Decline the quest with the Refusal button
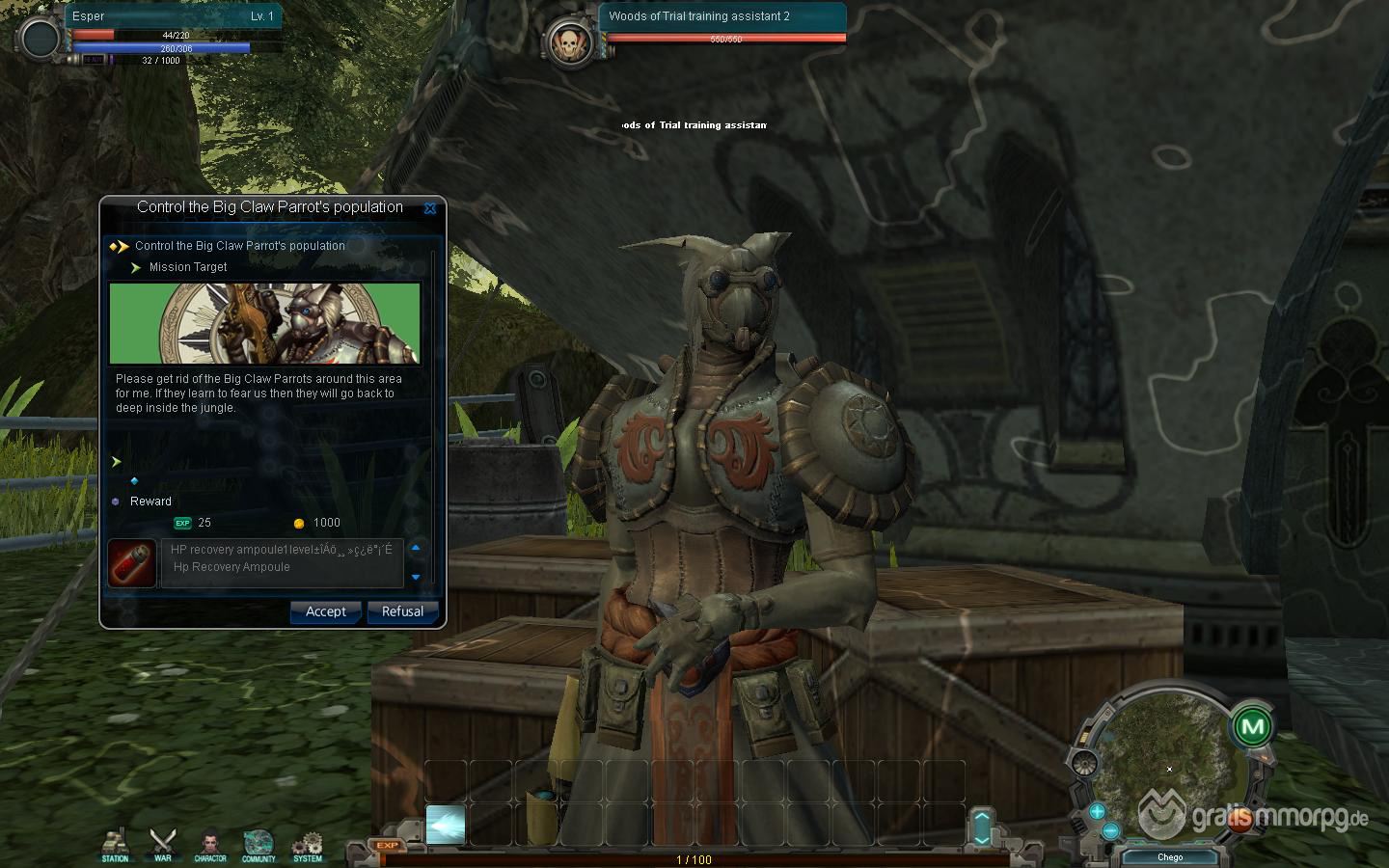The image size is (1389, 868). (402, 611)
